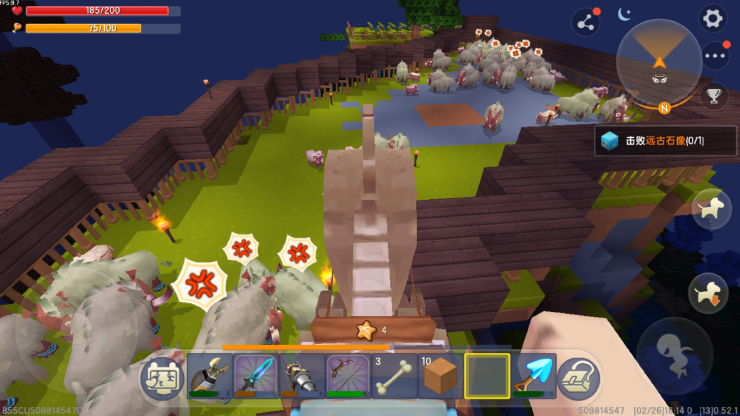
Task: Tap the share icon
Action: point(586,21)
